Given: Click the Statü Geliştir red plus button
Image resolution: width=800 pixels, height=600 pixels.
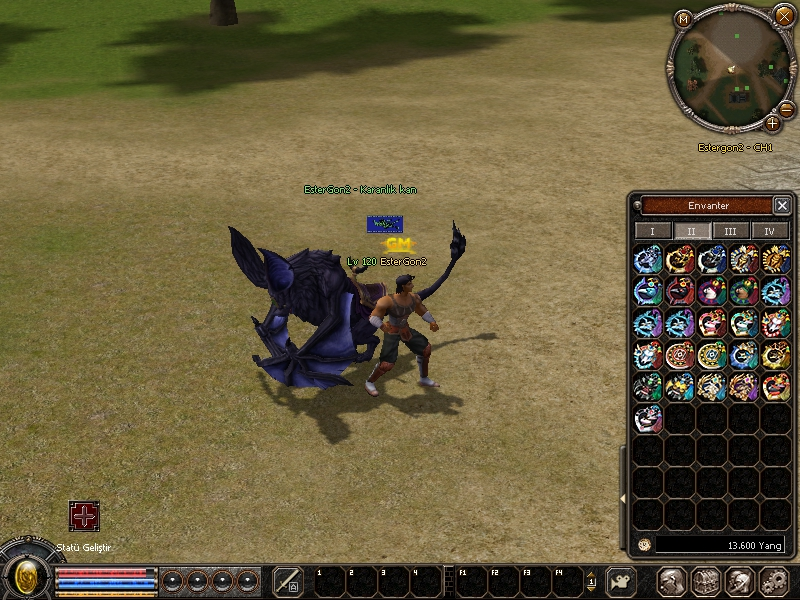Looking at the screenshot, I should click(x=84, y=516).
